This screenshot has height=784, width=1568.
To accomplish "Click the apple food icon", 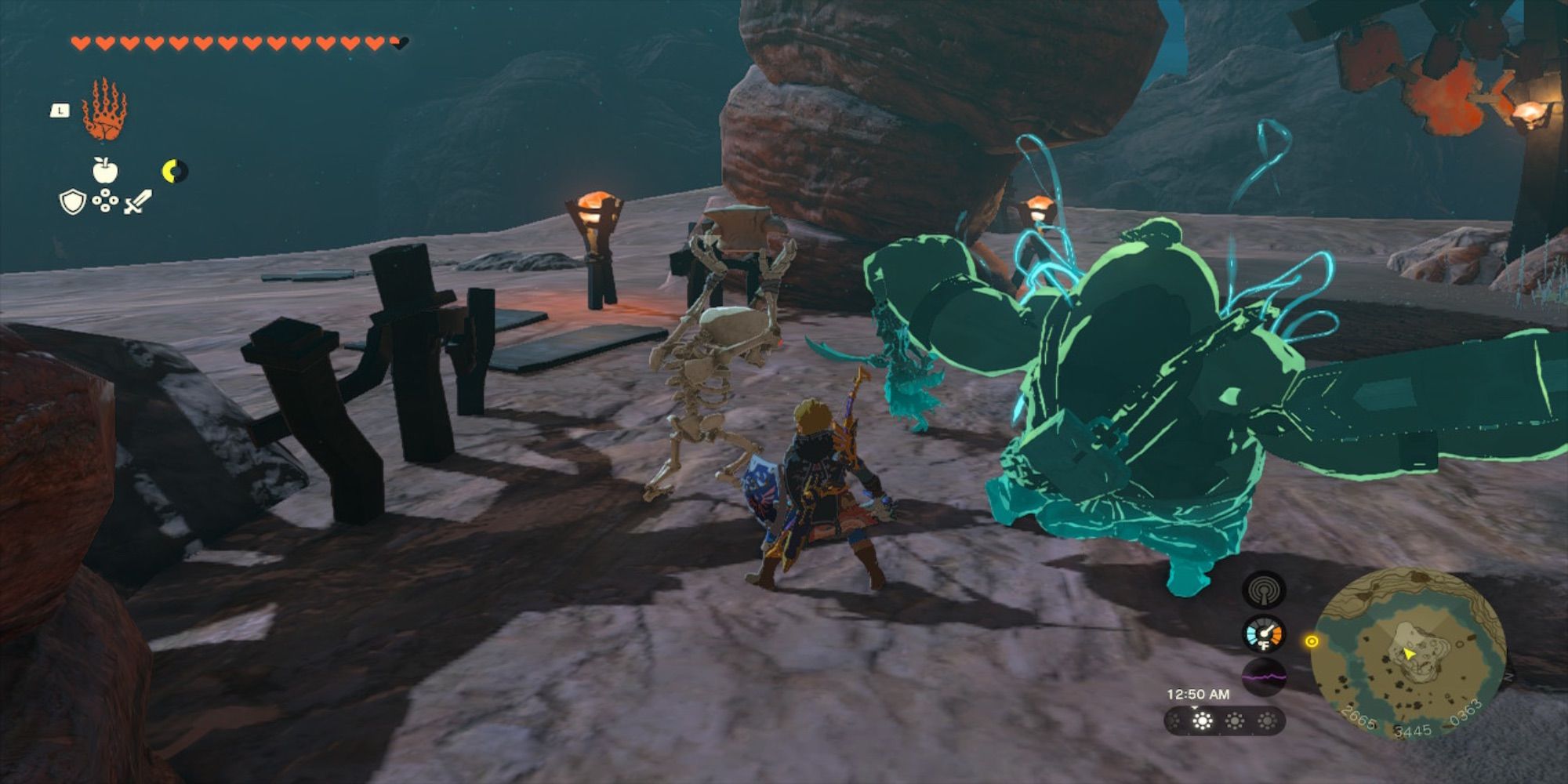I will (x=104, y=170).
